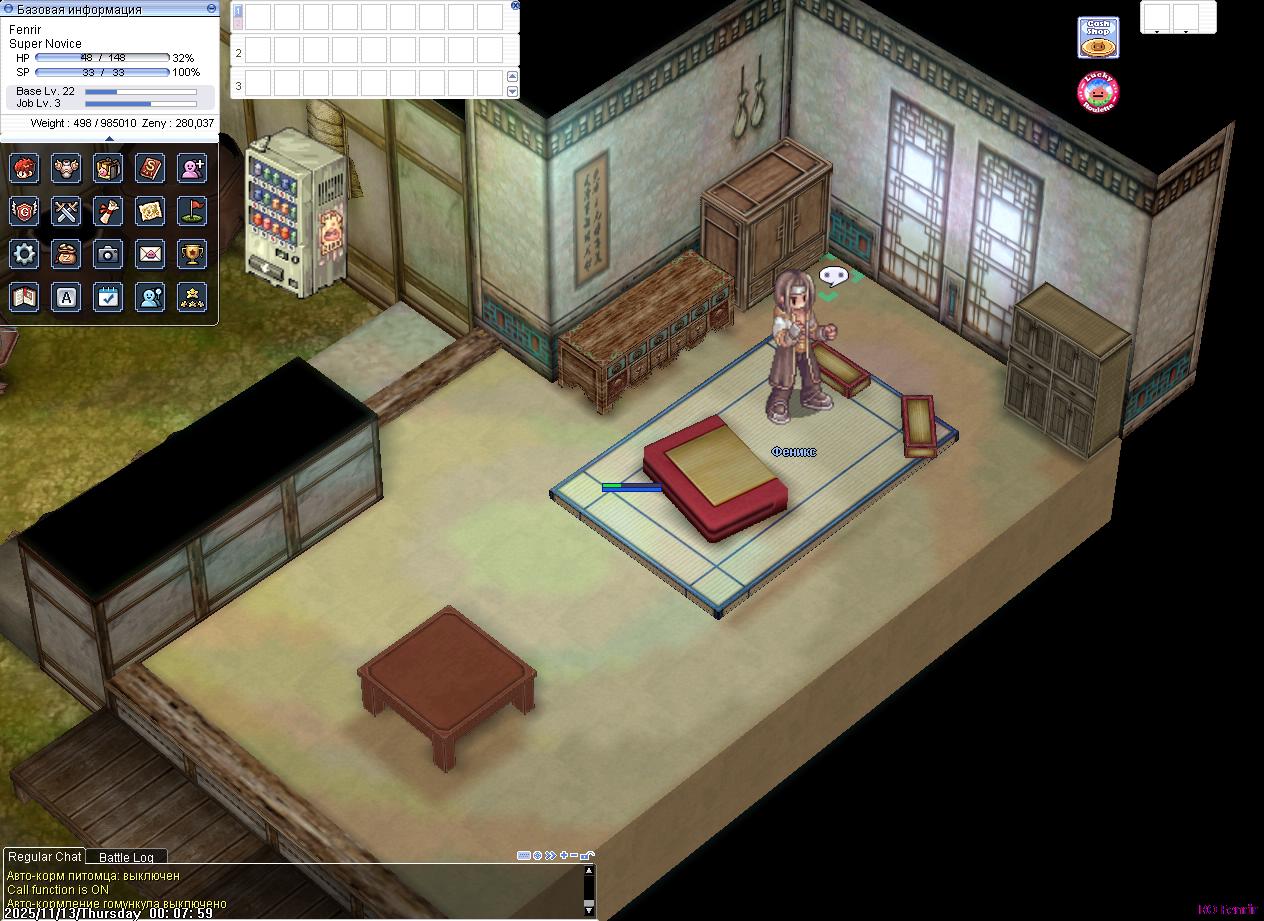This screenshot has height=921, width=1264.
Task: Switch to the Battle Log tab
Action: coord(126,857)
